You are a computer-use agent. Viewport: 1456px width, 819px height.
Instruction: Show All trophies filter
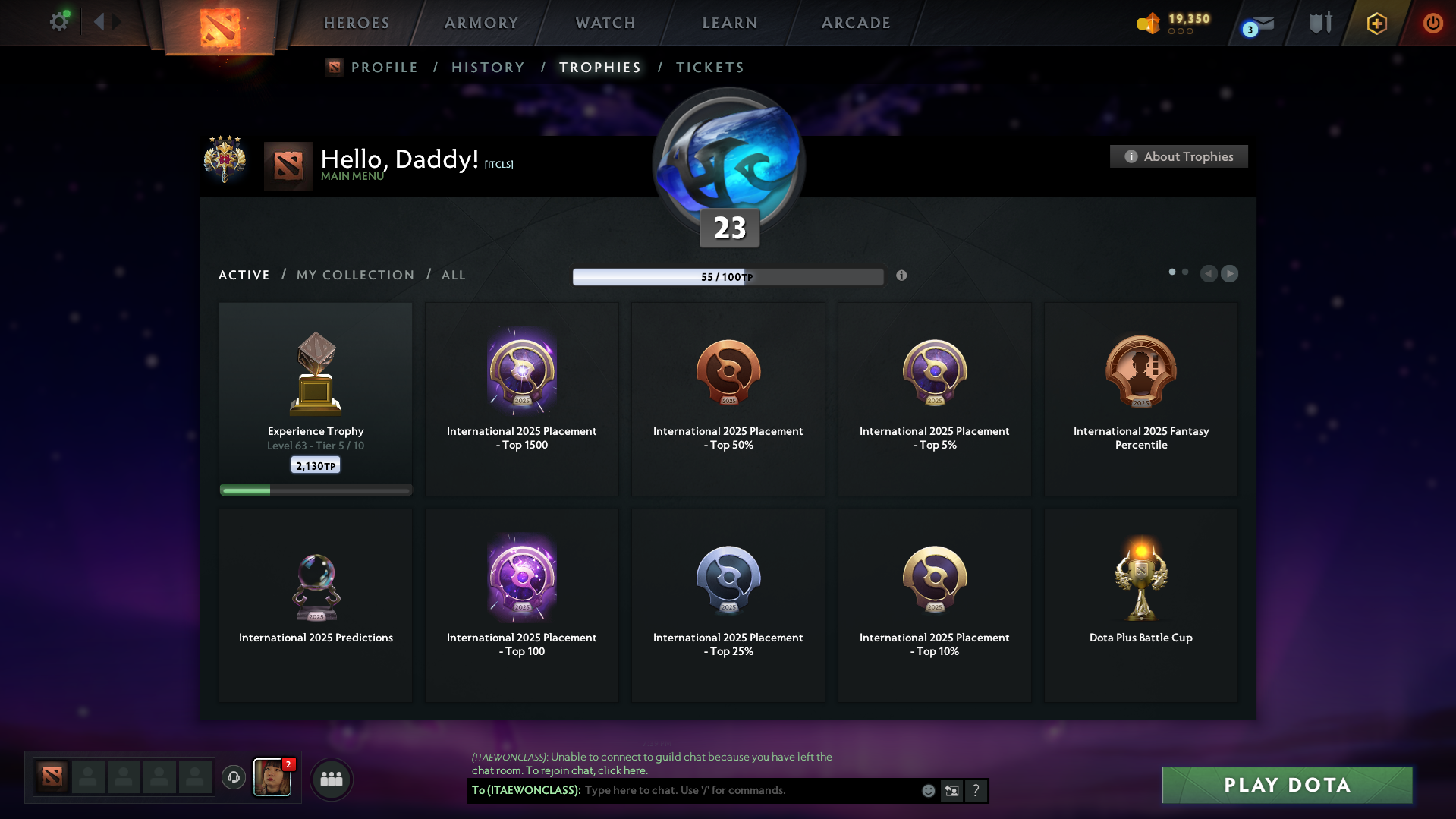point(453,275)
